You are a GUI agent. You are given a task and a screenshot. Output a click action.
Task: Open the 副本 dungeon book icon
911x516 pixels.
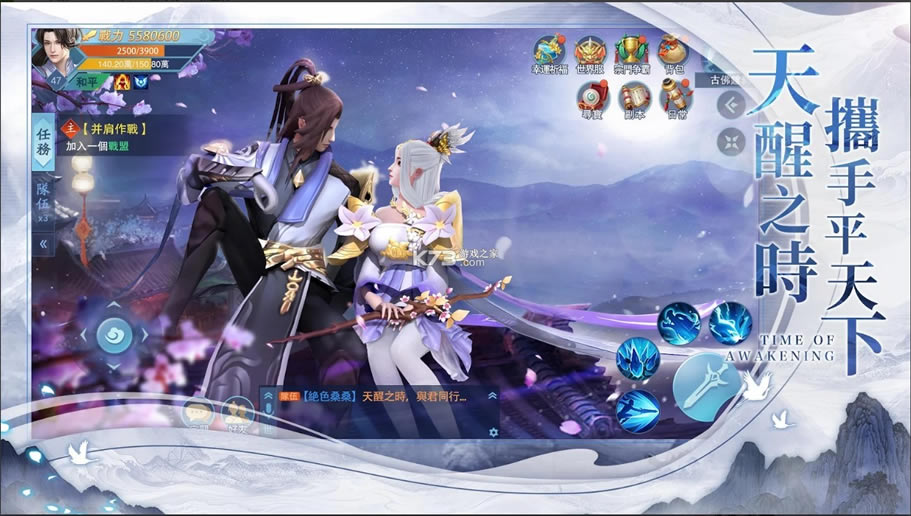tap(634, 98)
